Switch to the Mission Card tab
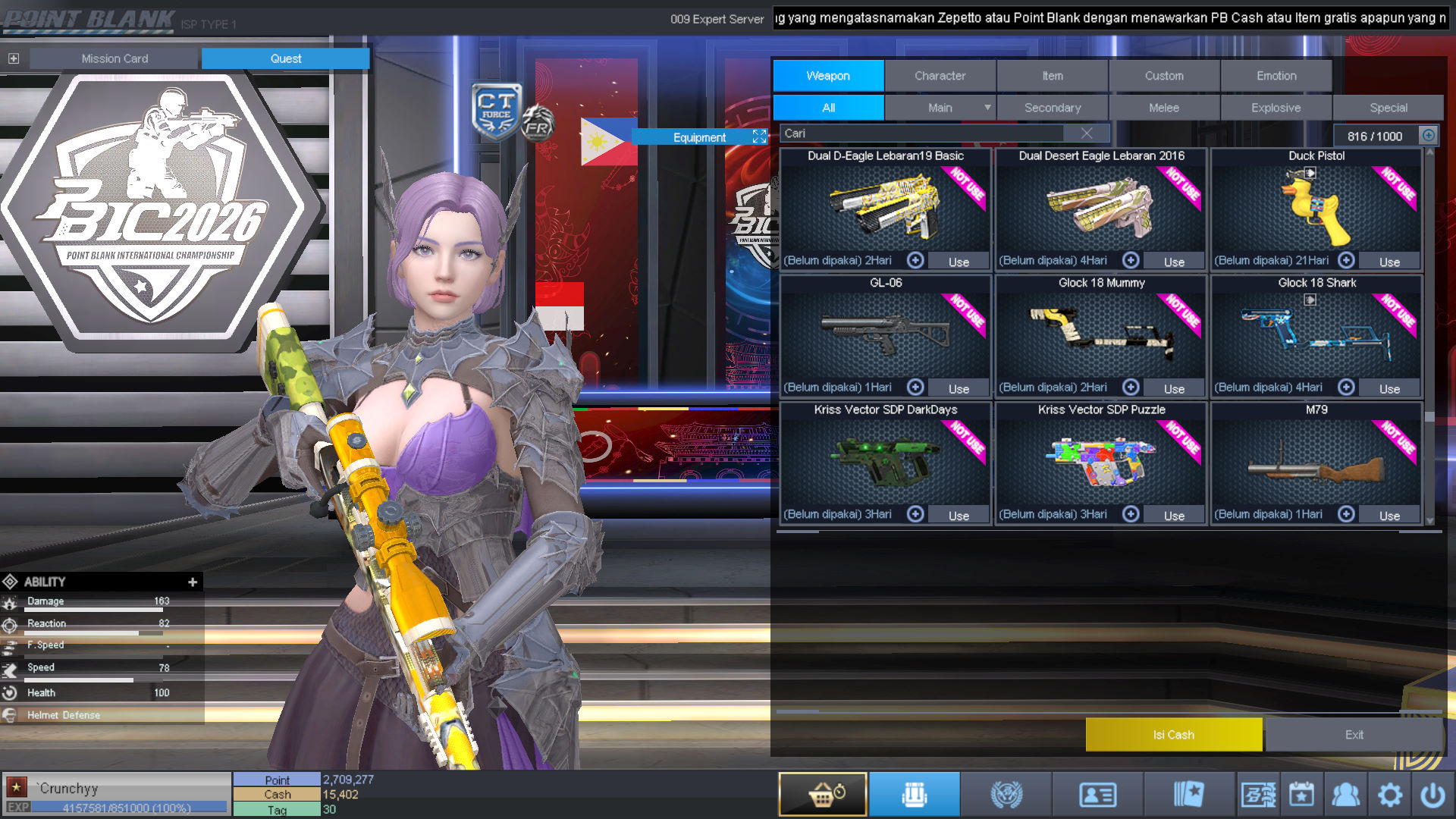1456x819 pixels. [115, 58]
